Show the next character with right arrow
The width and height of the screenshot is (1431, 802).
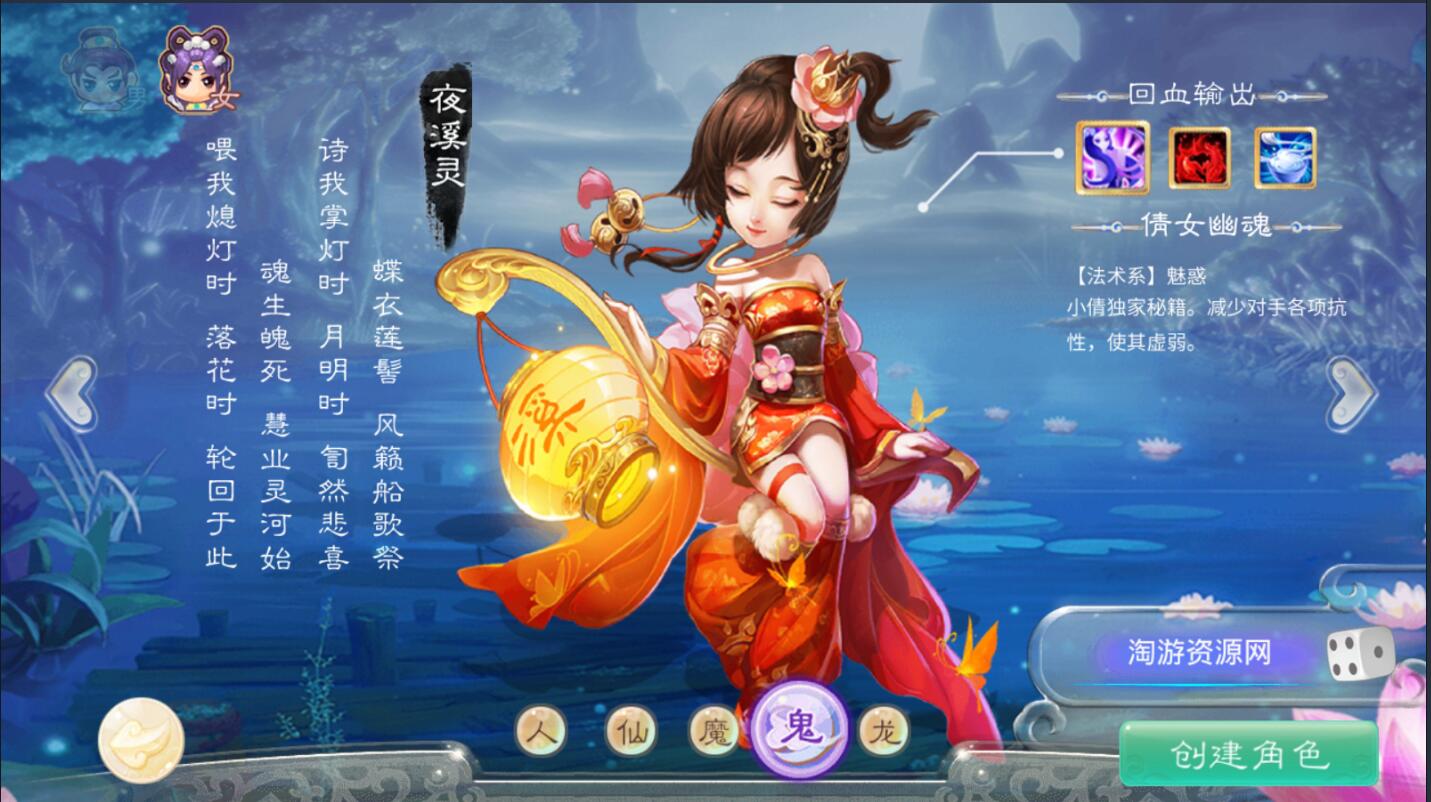click(x=1352, y=394)
